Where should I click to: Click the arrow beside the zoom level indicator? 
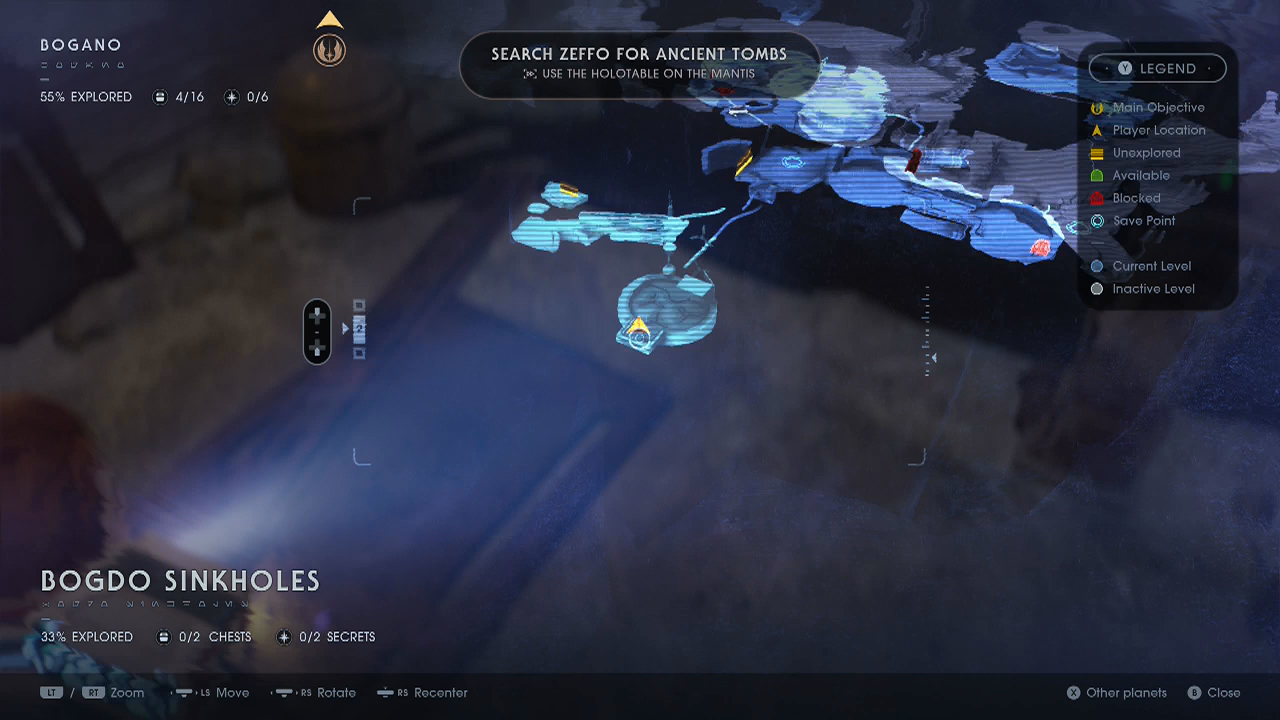coord(345,327)
